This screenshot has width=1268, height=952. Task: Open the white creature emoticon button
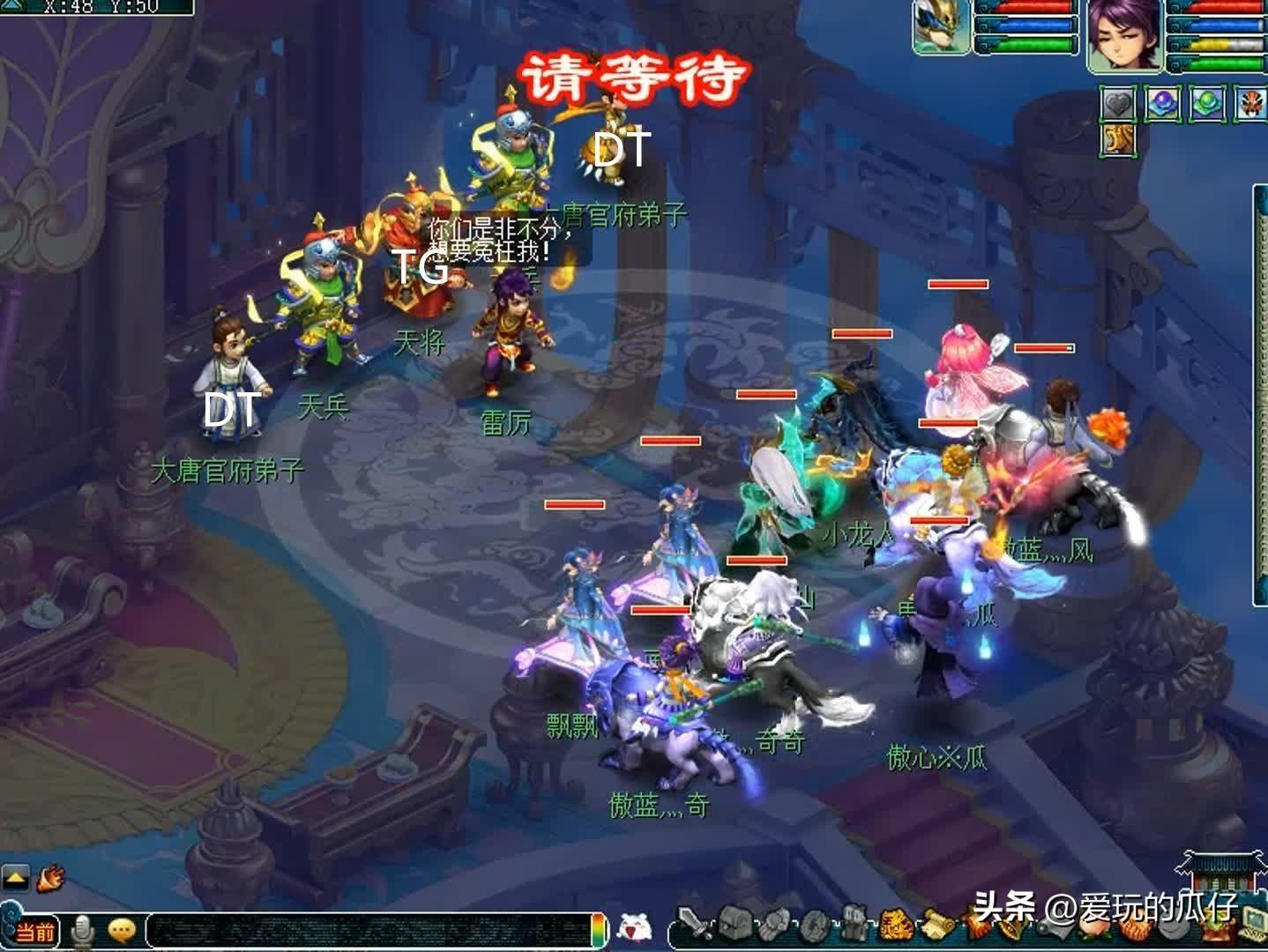point(631,928)
